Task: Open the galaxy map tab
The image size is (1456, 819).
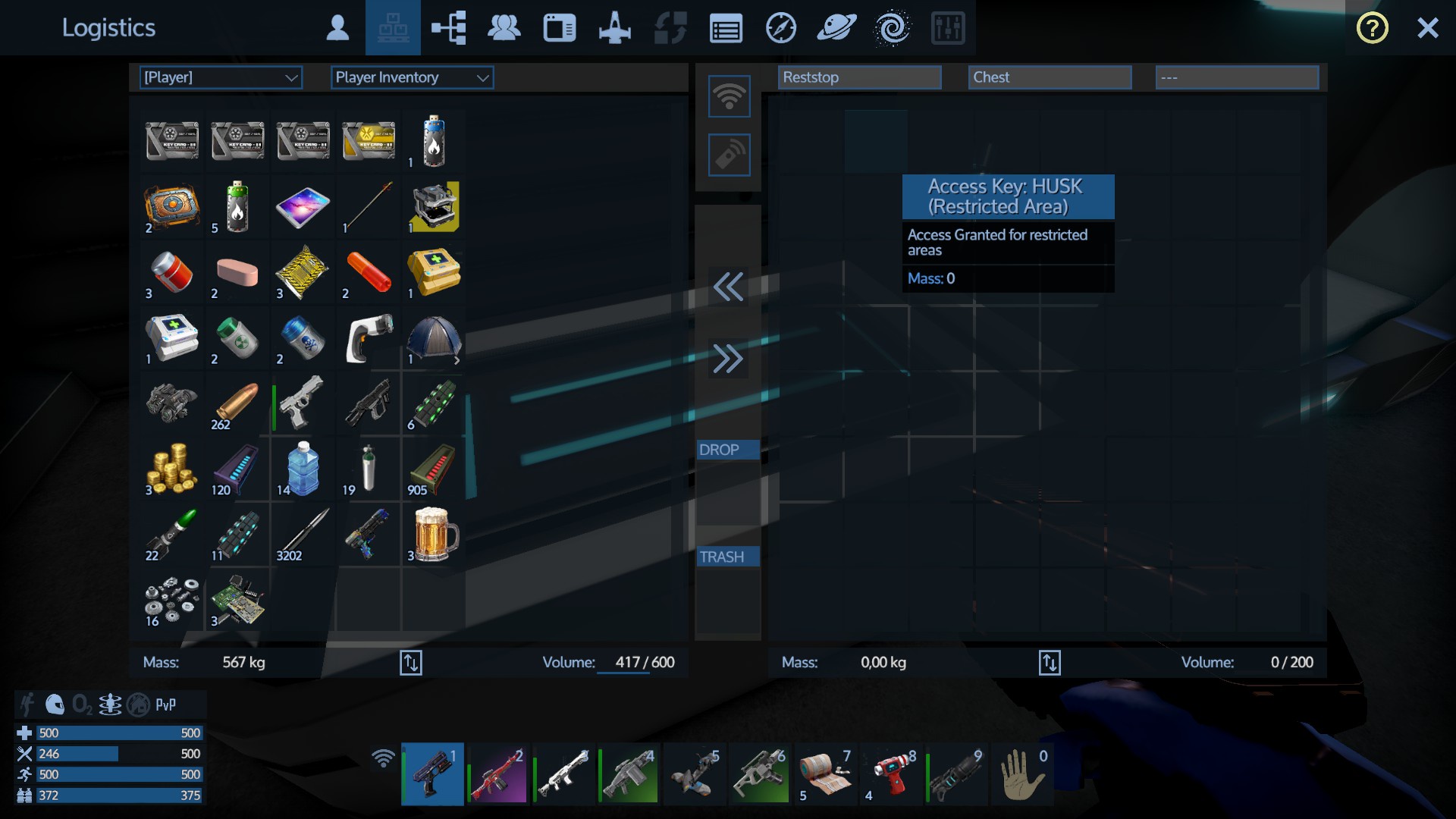Action: 893,28
